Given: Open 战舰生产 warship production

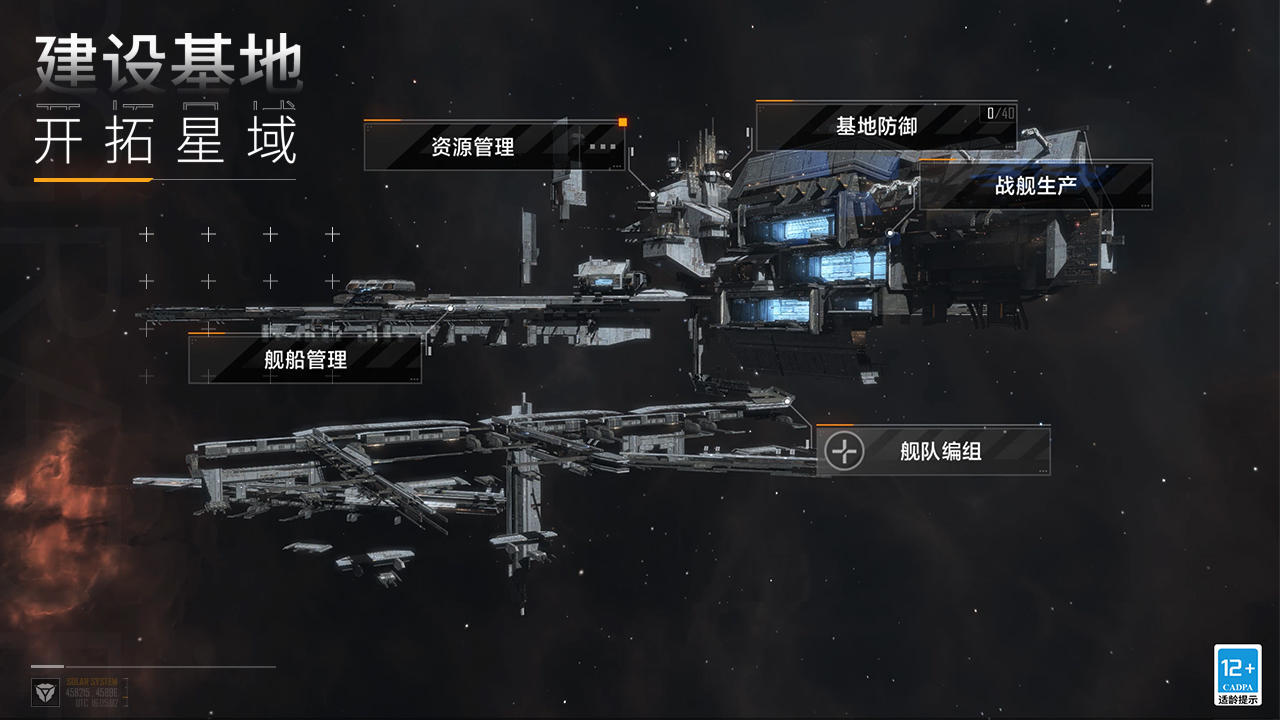Looking at the screenshot, I should (x=1035, y=186).
